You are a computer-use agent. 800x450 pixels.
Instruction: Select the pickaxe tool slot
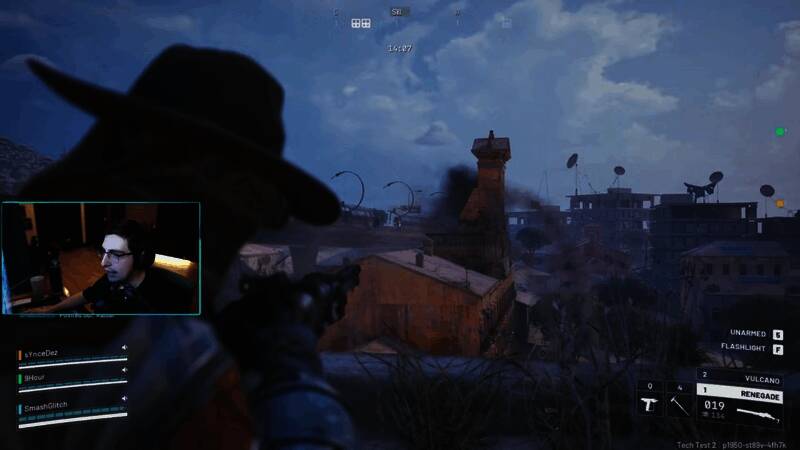(x=679, y=400)
